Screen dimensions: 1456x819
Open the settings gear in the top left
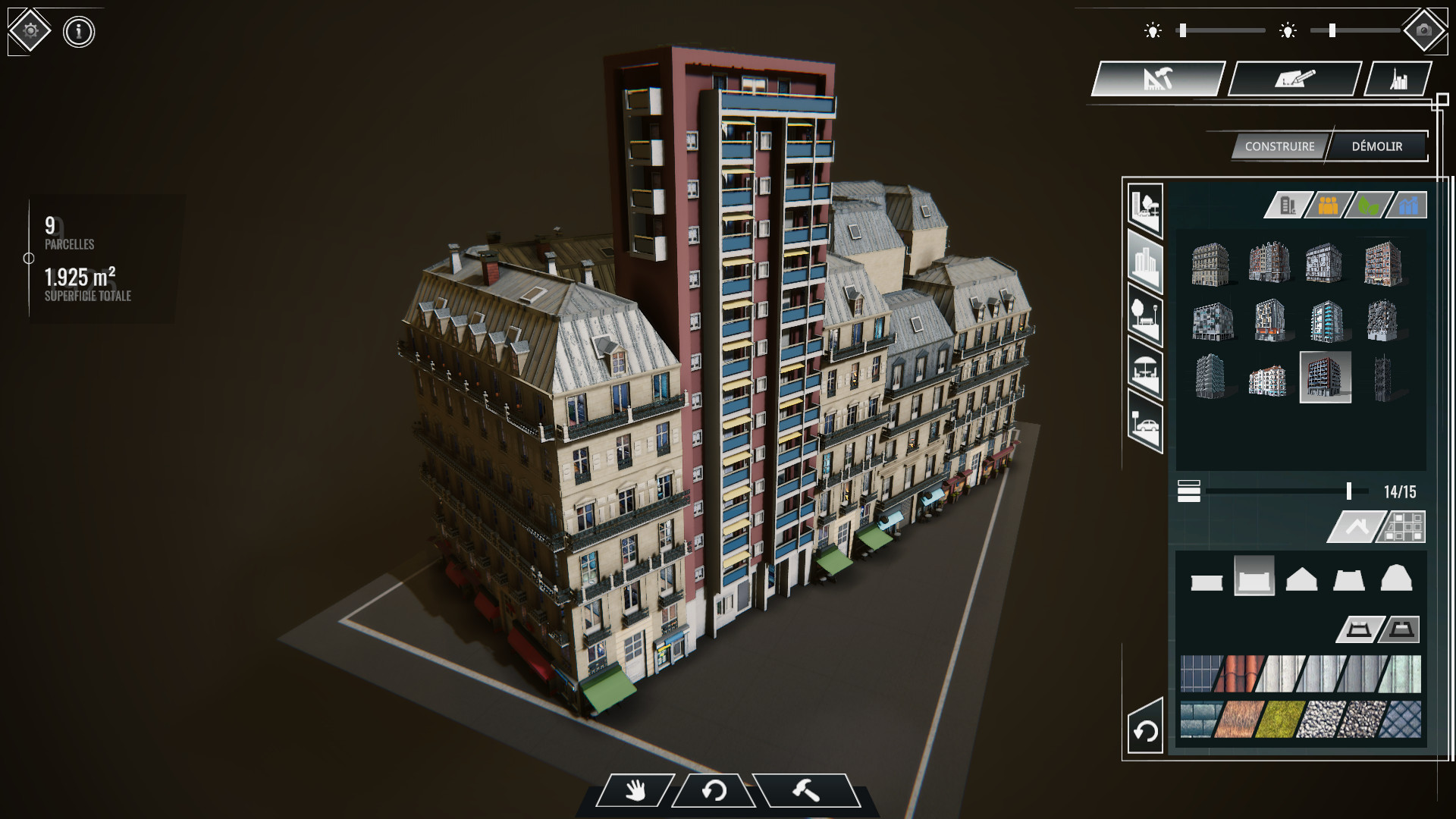point(29,30)
